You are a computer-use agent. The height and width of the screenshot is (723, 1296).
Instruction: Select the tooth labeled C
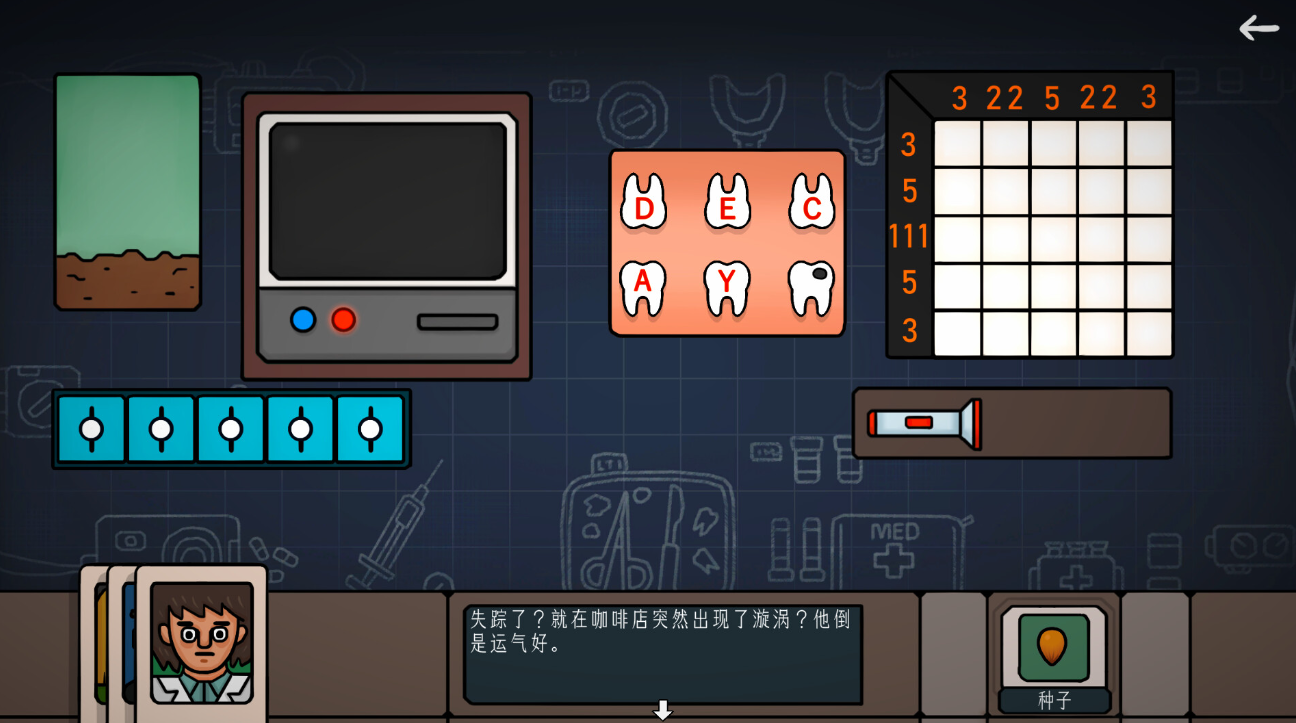[x=812, y=205]
